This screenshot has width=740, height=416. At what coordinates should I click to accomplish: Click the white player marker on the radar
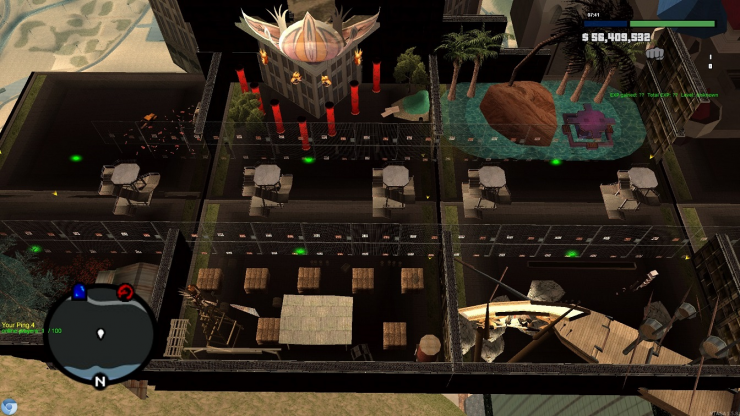click(x=101, y=333)
